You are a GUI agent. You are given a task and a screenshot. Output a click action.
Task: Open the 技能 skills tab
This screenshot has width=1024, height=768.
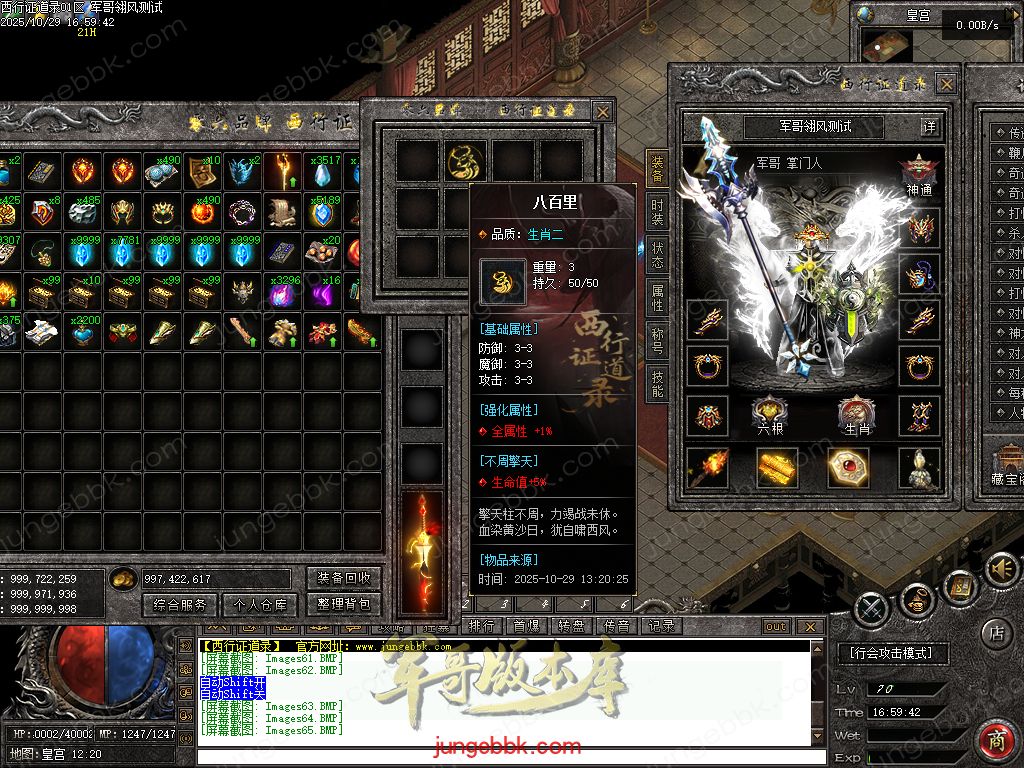[657, 383]
